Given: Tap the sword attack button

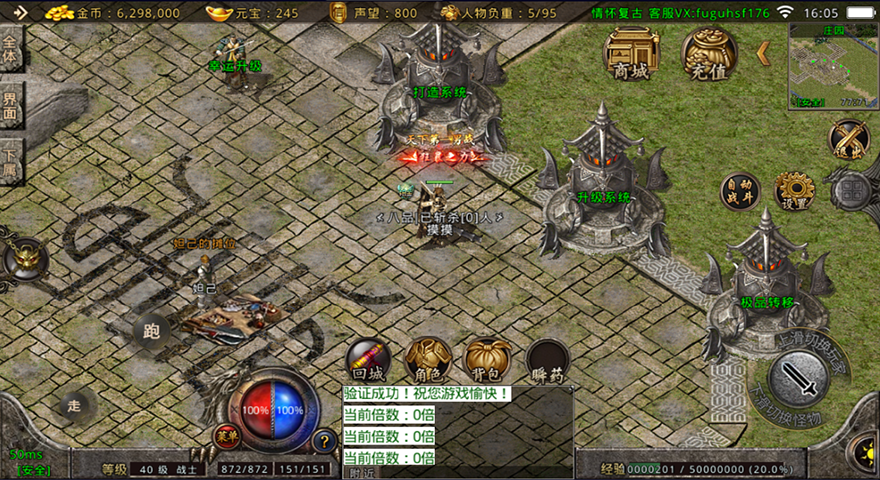Looking at the screenshot, I should coord(797,377).
